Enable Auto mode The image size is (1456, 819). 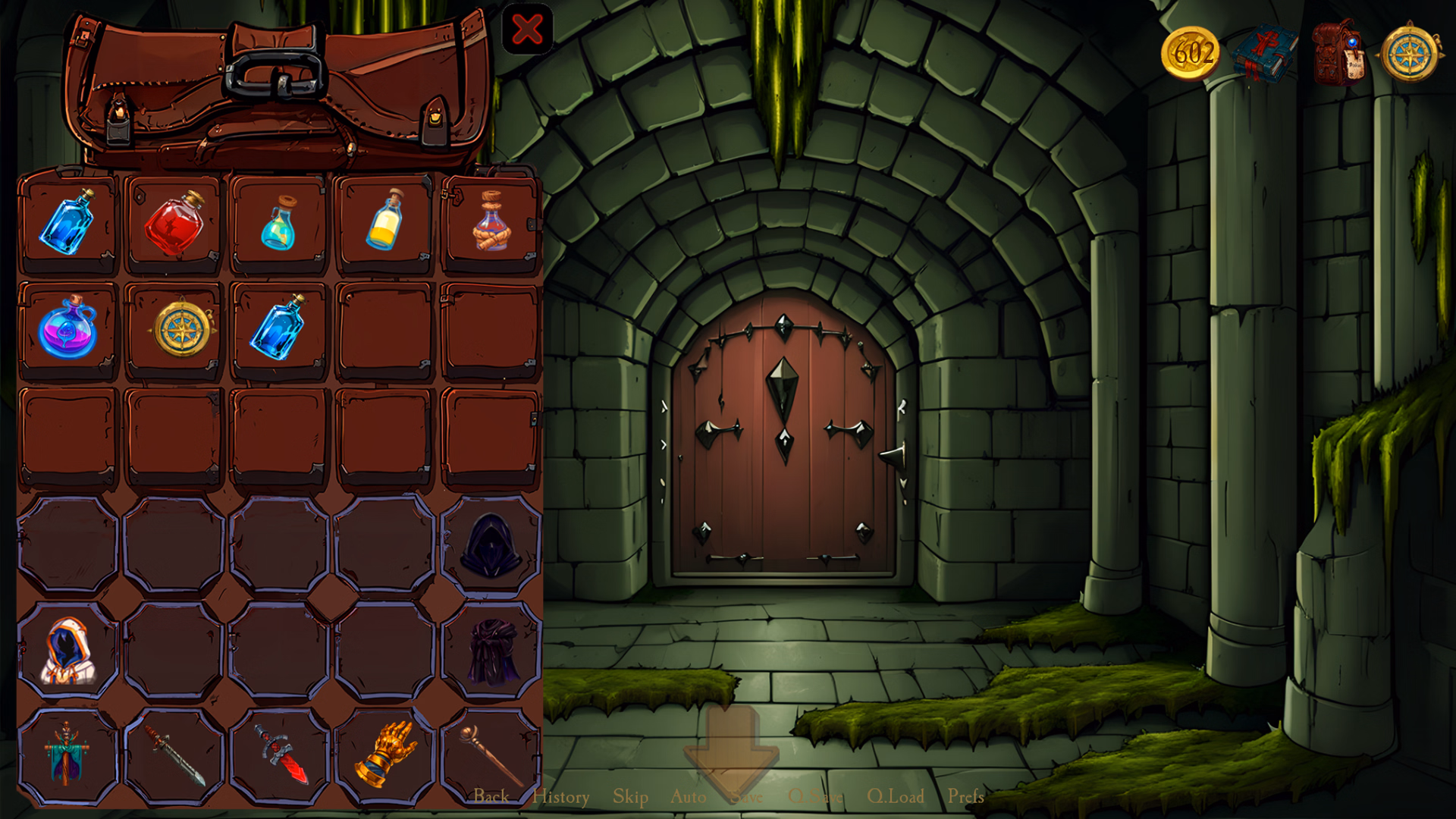click(688, 797)
